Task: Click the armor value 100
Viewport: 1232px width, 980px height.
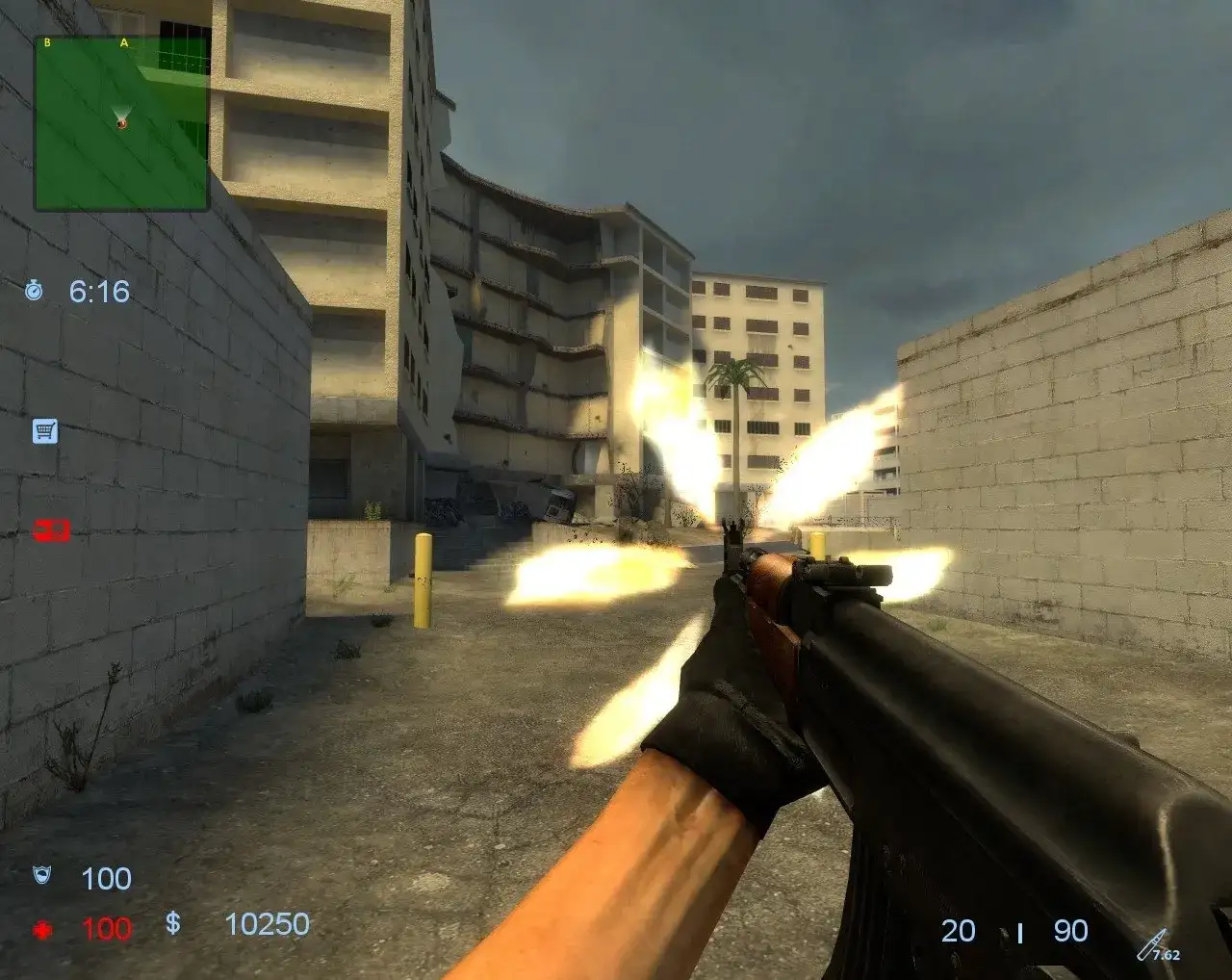Action: tap(106, 879)
